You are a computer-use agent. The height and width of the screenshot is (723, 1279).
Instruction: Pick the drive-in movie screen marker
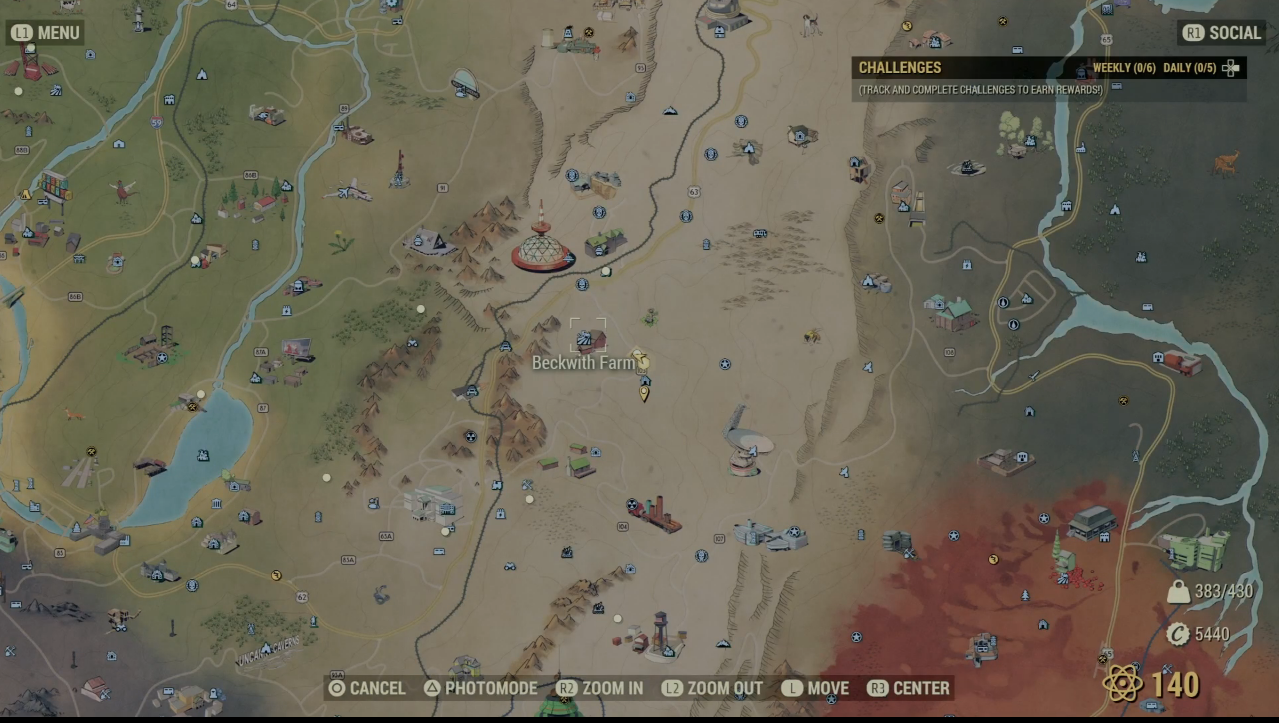pyautogui.click(x=297, y=350)
